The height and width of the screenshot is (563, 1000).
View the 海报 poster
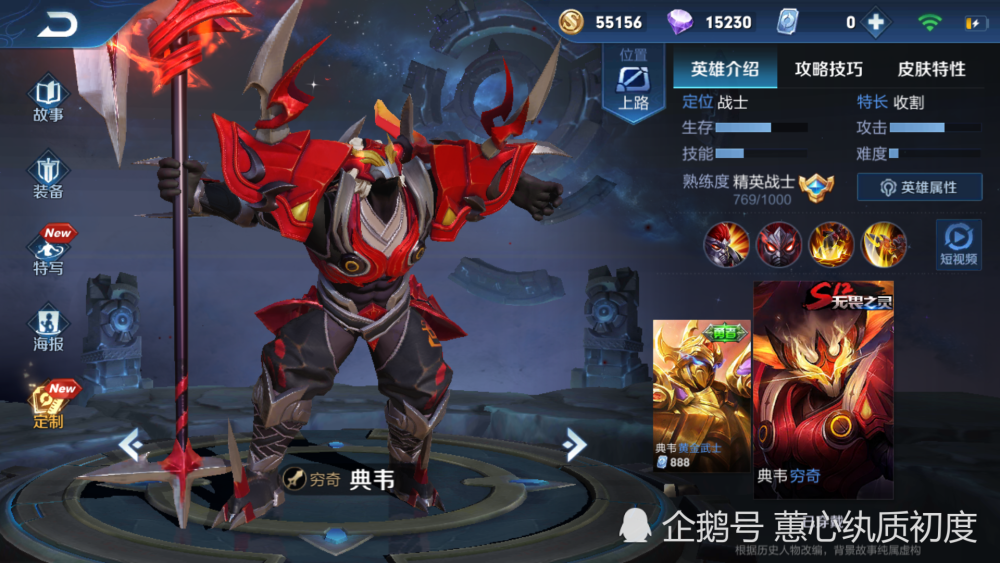[48, 328]
